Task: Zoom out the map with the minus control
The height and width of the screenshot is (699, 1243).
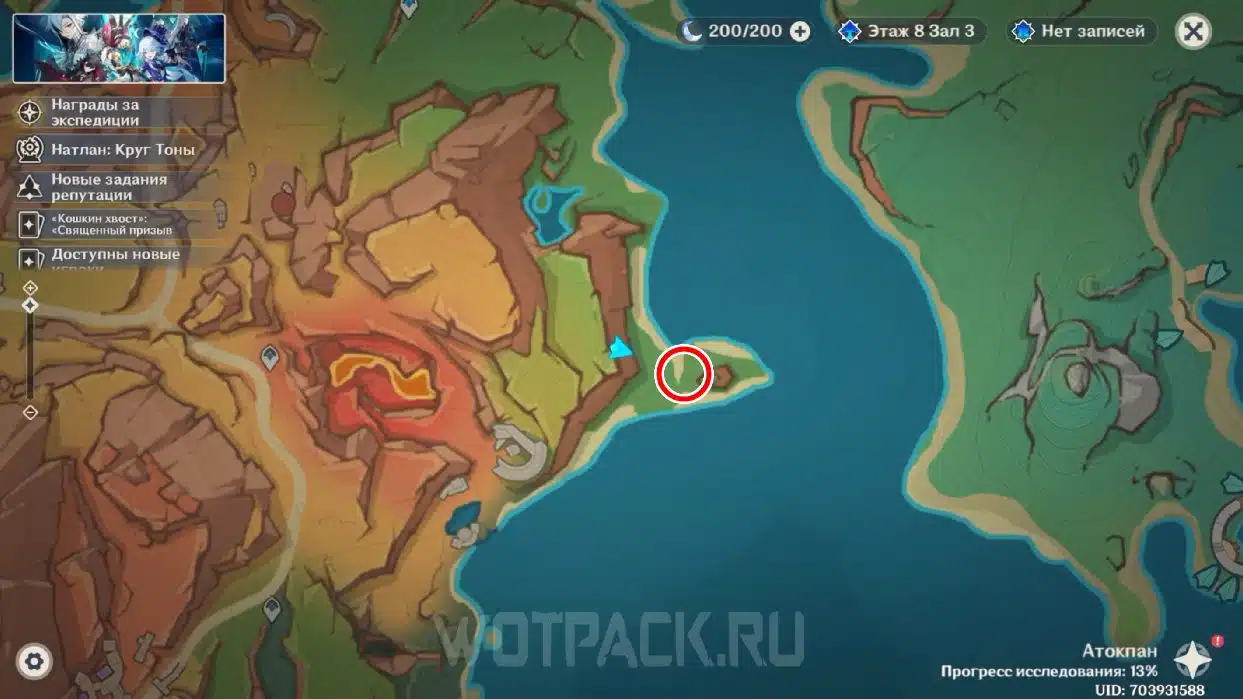Action: click(x=30, y=412)
